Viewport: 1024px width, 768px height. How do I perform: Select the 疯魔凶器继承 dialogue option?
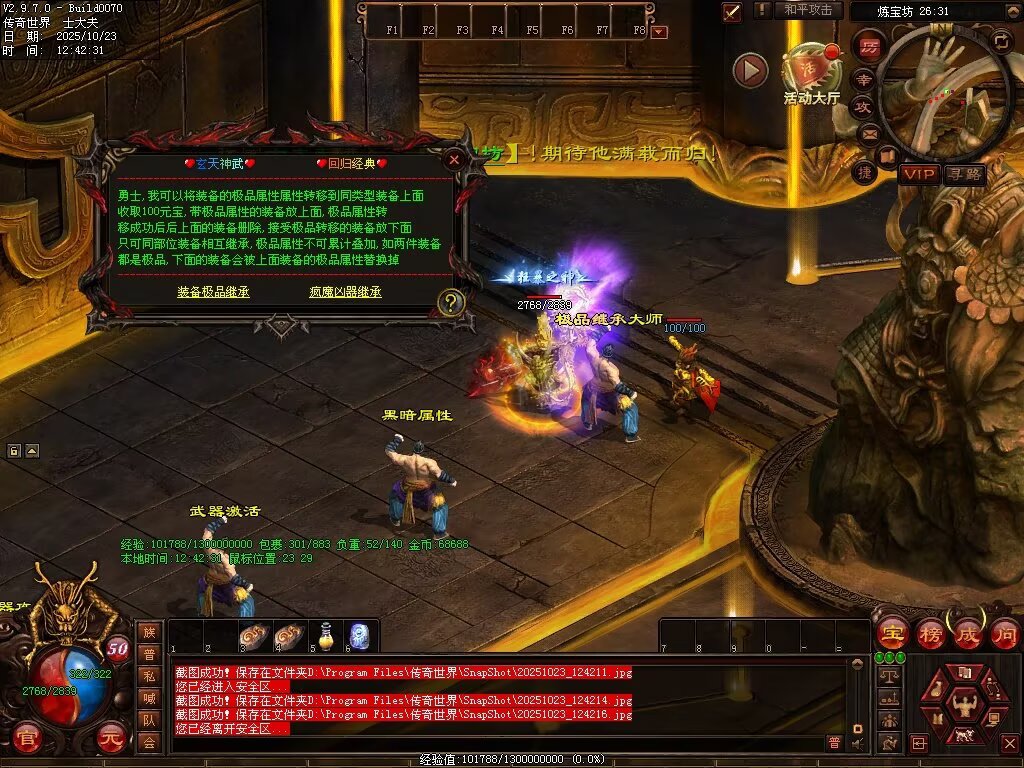pyautogui.click(x=345, y=292)
